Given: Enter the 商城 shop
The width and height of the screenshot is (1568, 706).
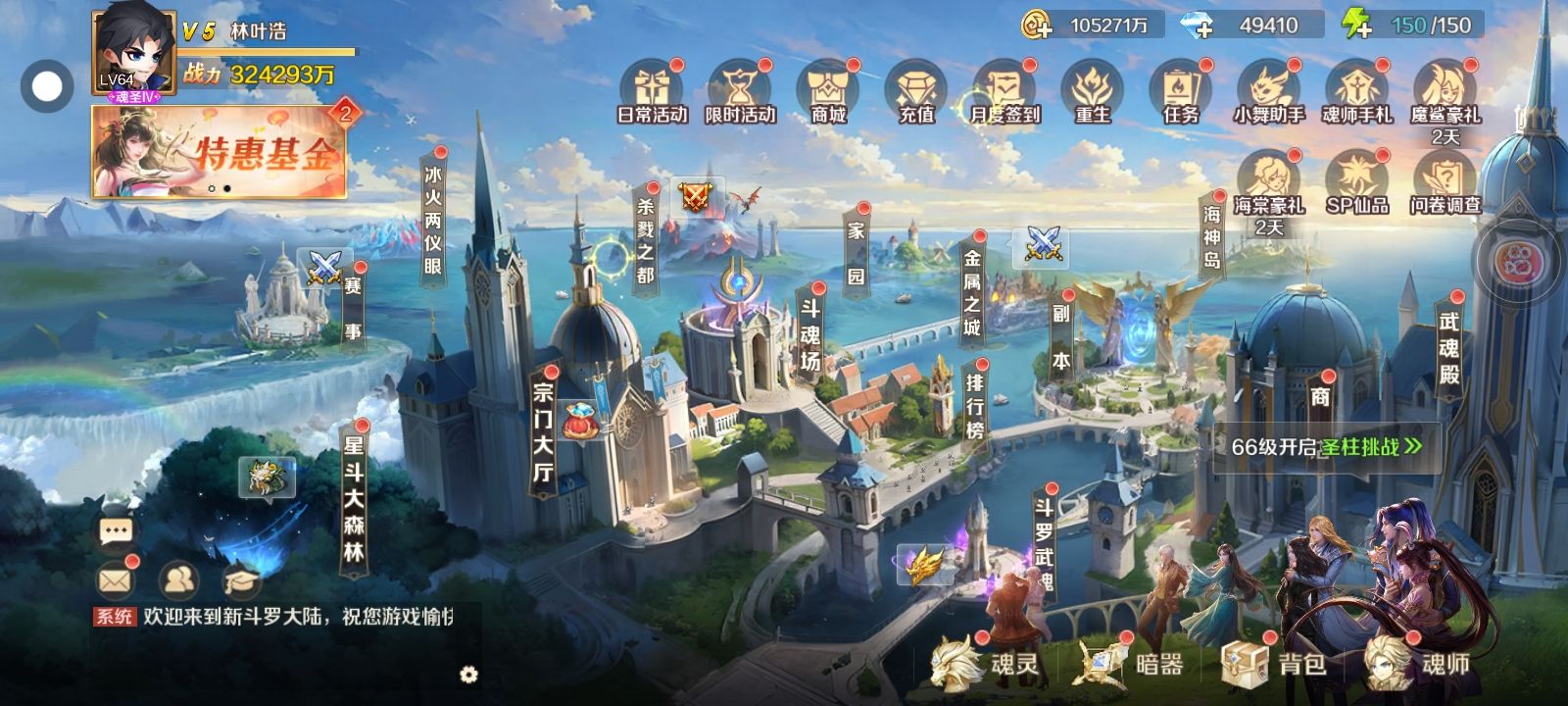Looking at the screenshot, I should (828, 92).
